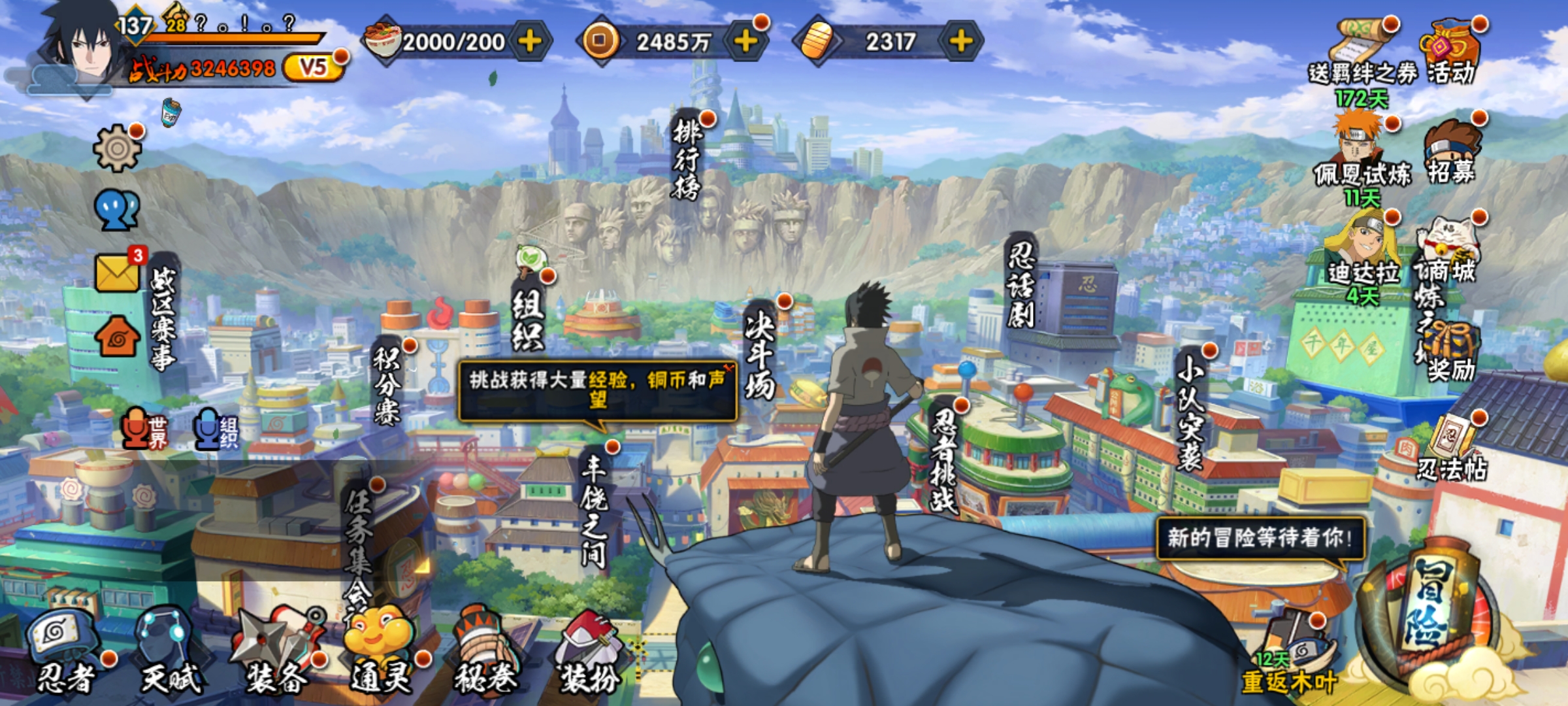Viewport: 1568px width, 706px height.
Task: Open the blue chat bubbles icon
Action: coord(117,210)
